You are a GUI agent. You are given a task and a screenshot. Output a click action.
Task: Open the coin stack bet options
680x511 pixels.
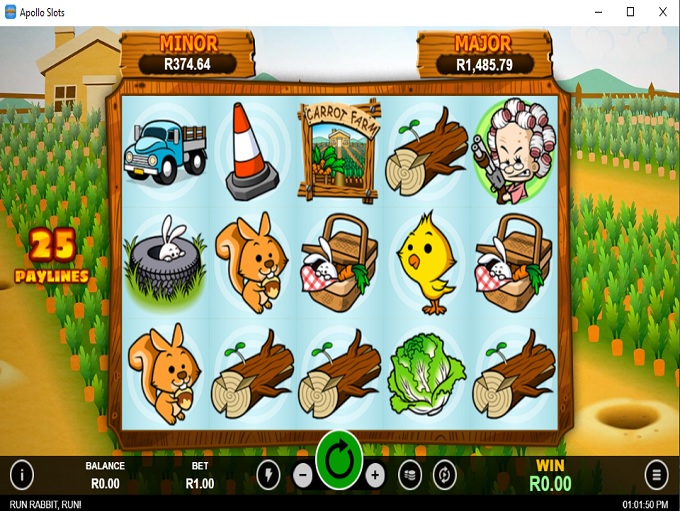[409, 475]
